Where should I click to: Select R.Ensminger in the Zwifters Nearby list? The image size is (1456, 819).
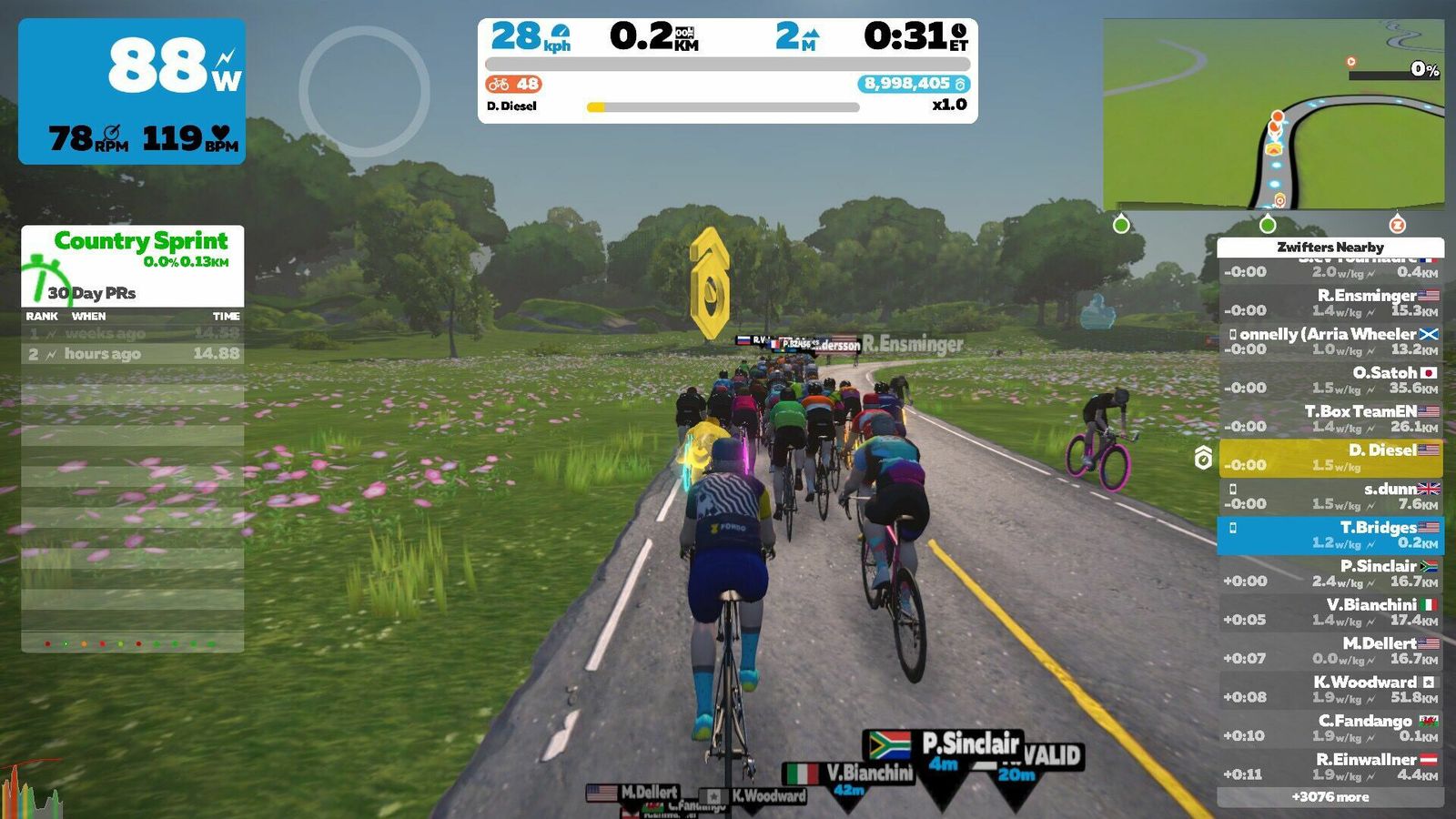(1330, 303)
